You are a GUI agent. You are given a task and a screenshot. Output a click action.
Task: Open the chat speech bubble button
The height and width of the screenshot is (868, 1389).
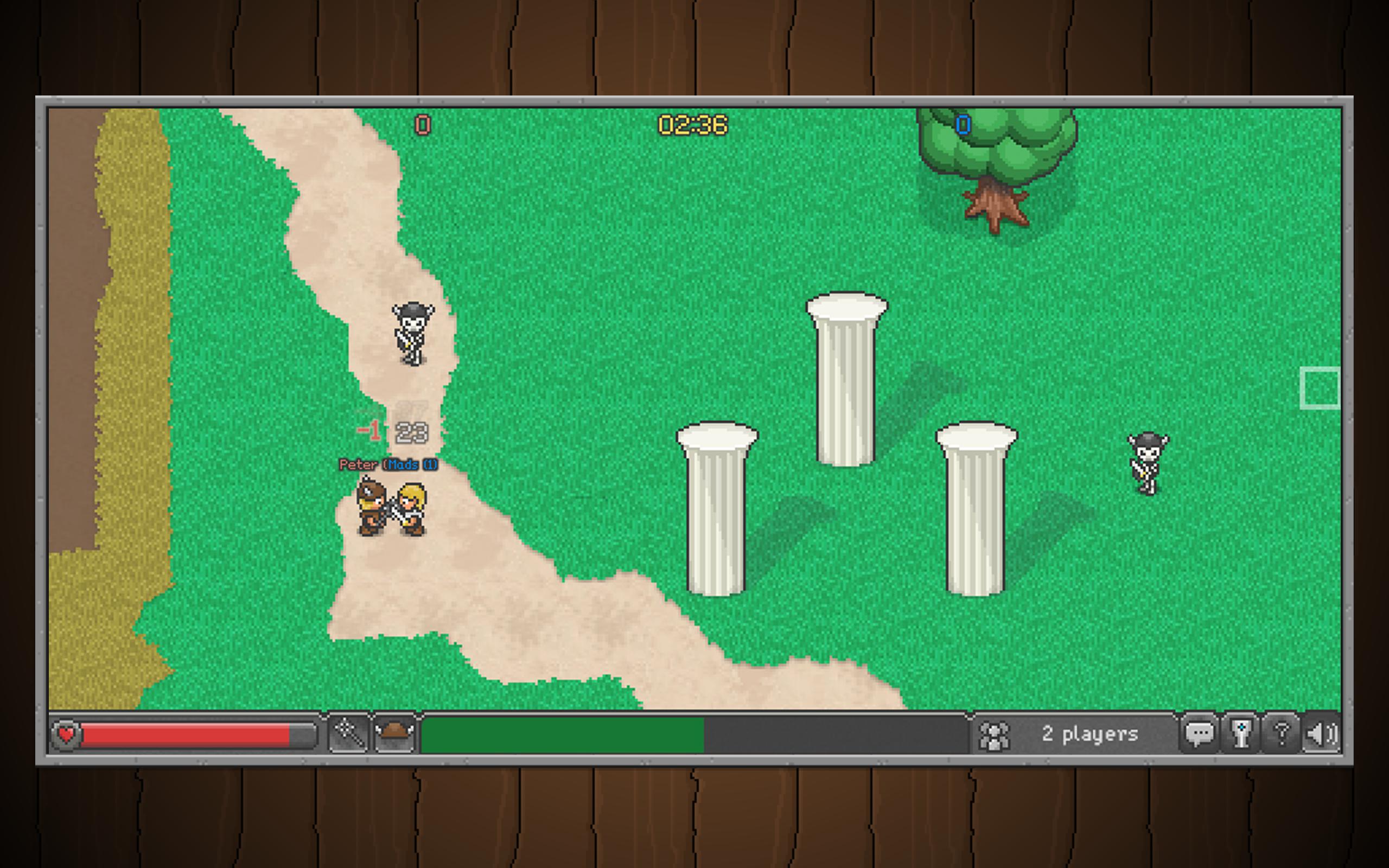(x=1199, y=733)
